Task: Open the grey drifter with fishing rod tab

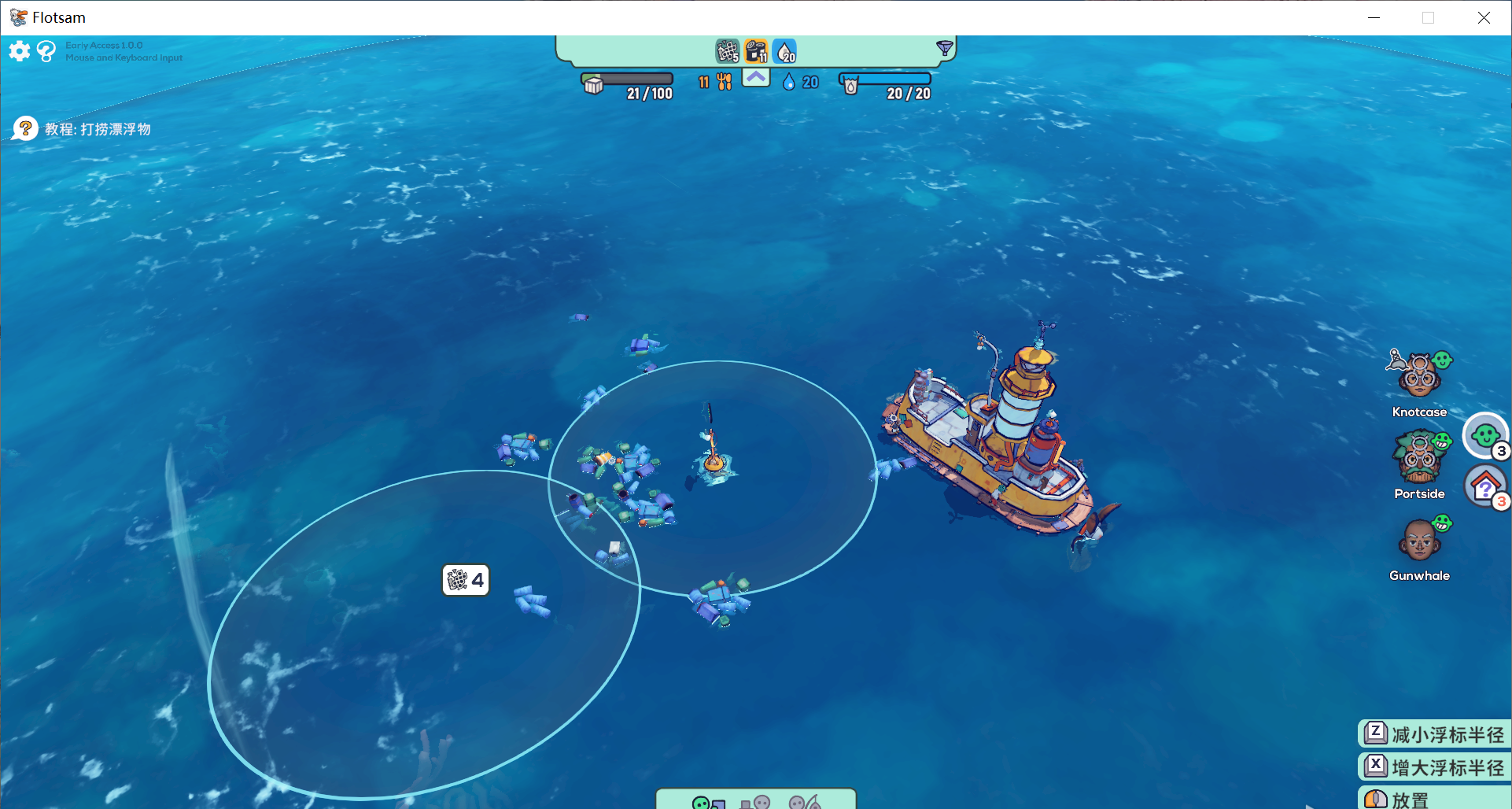Action: click(805, 802)
